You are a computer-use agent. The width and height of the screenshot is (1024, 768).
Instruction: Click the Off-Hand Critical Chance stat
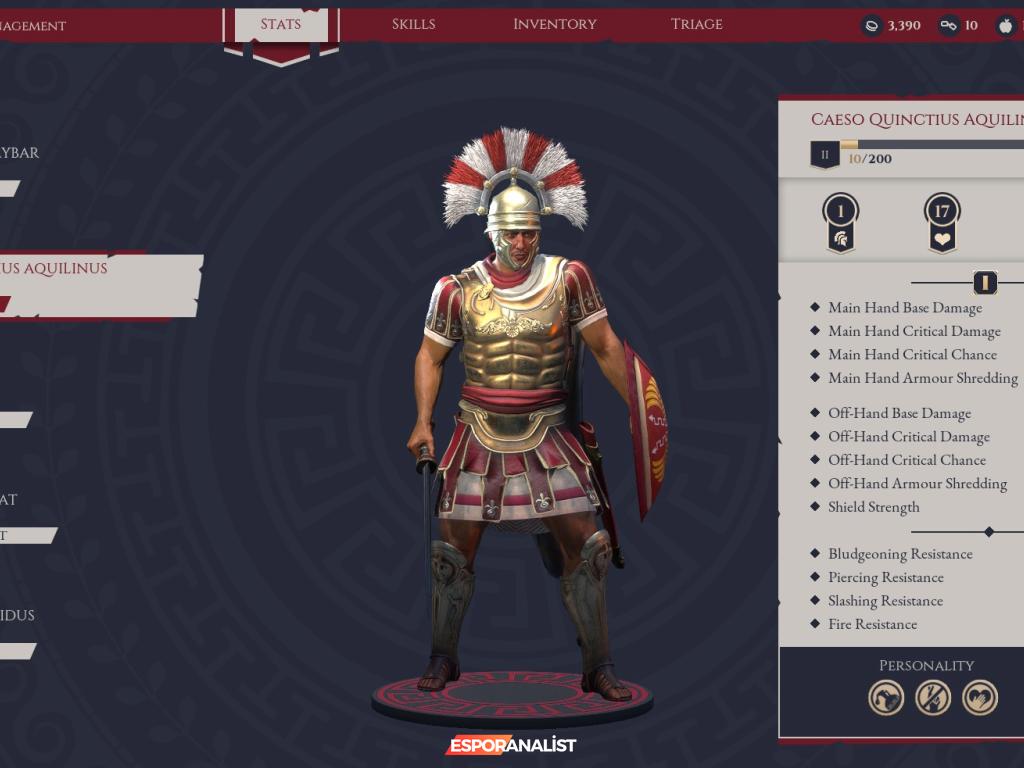(906, 460)
